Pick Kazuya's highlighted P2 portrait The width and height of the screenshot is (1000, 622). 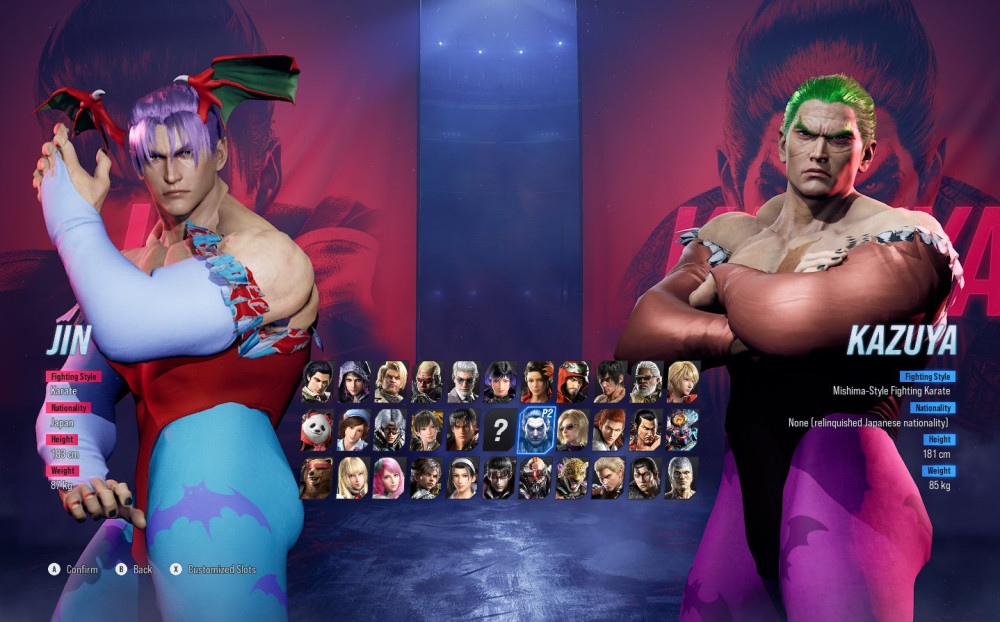[x=535, y=430]
